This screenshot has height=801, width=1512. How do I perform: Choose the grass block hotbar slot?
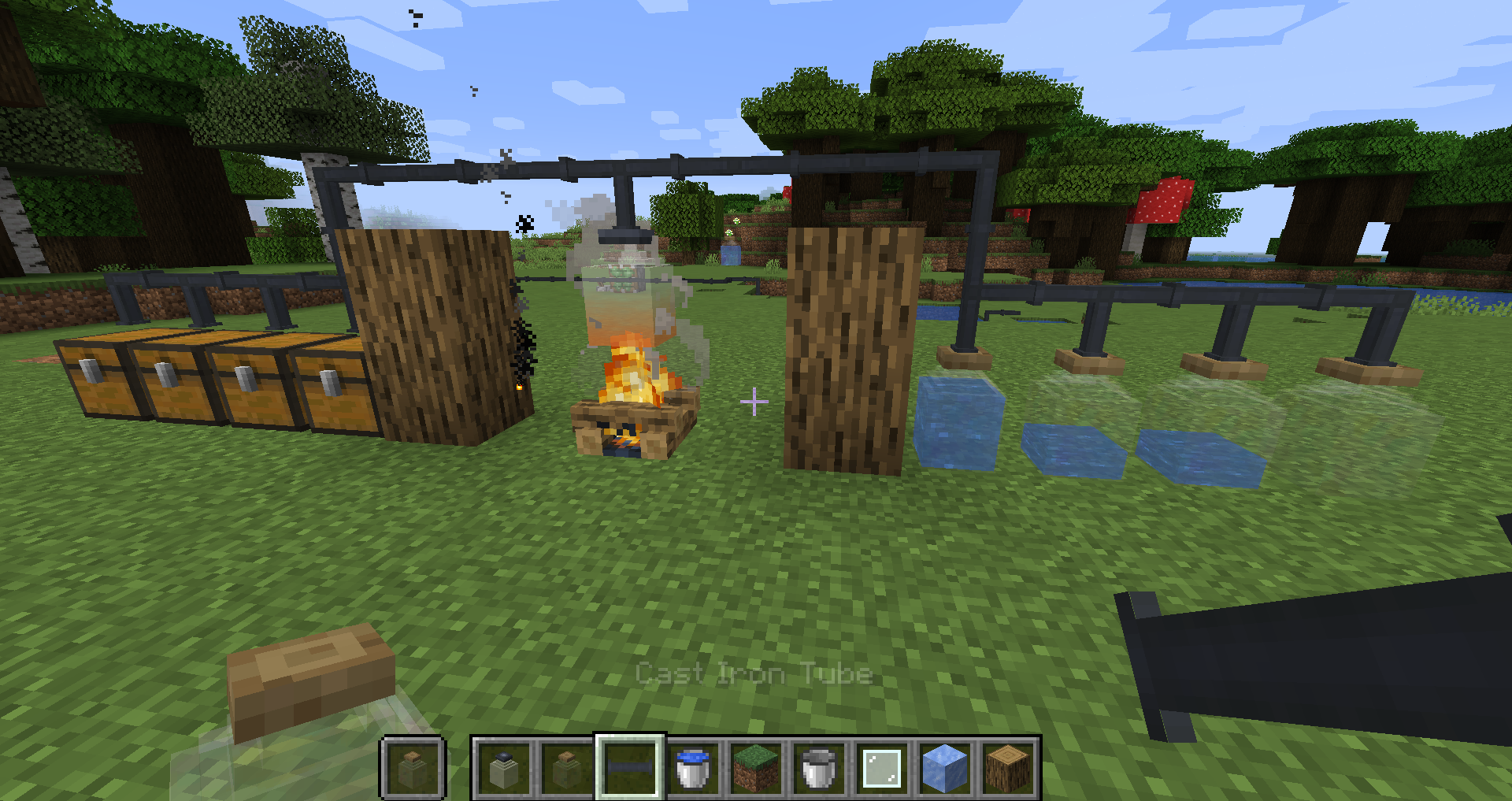[x=756, y=768]
